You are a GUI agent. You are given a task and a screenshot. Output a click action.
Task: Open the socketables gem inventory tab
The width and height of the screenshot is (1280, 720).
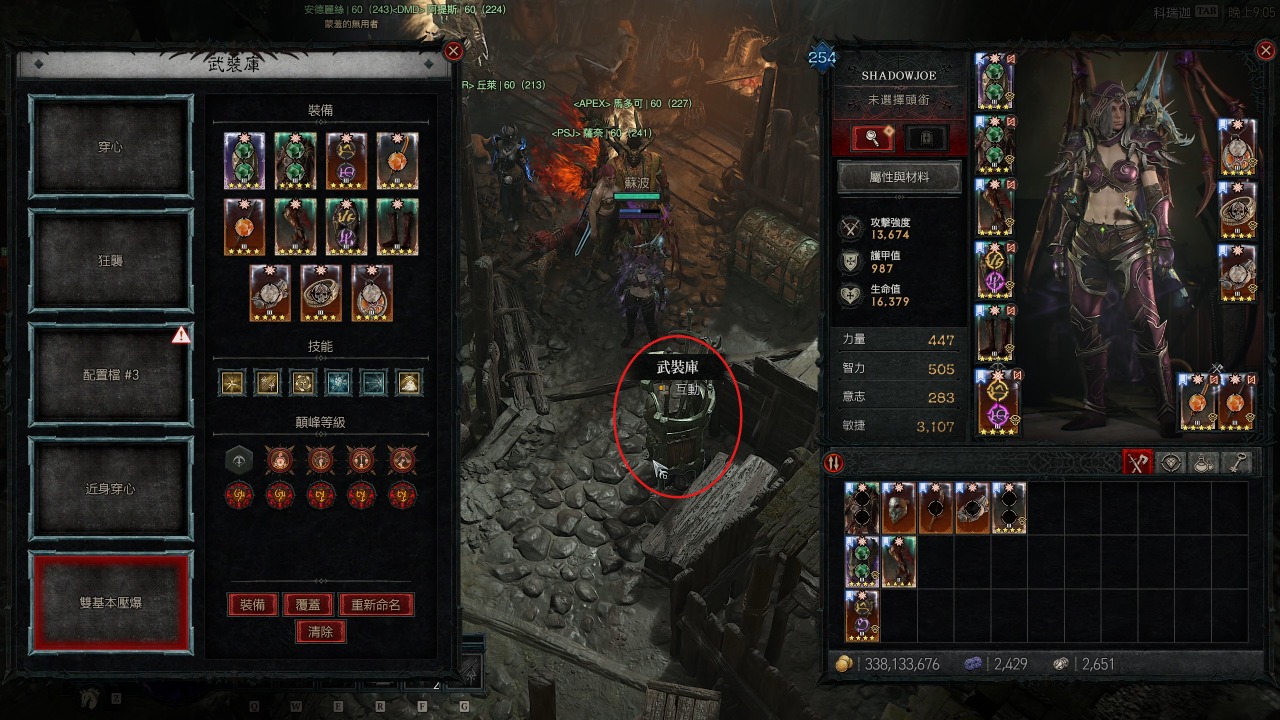click(x=1170, y=462)
